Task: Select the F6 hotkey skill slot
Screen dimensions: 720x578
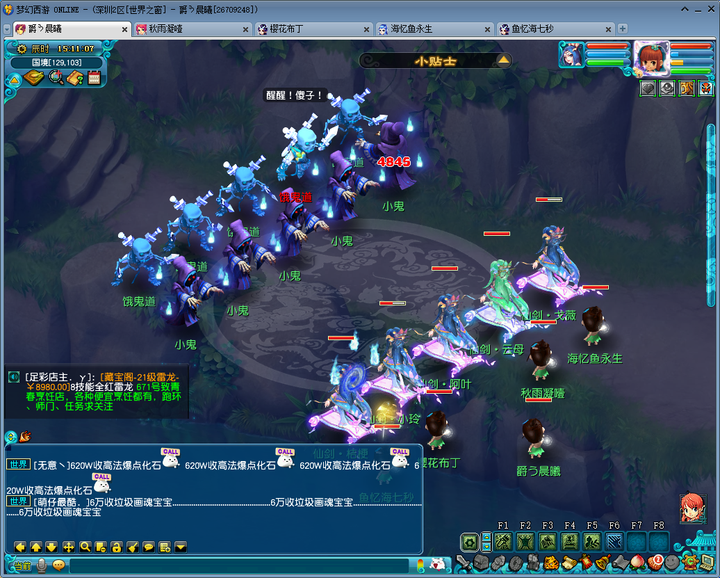Action: pos(614,542)
